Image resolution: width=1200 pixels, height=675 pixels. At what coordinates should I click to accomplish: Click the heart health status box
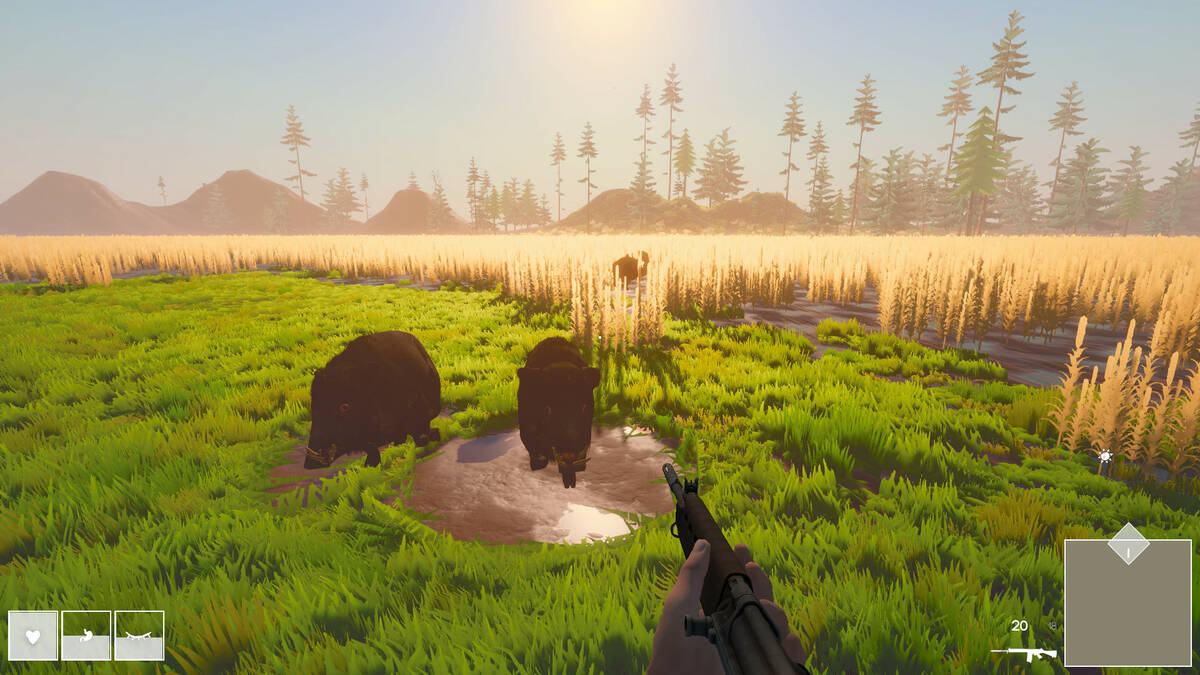(33, 635)
